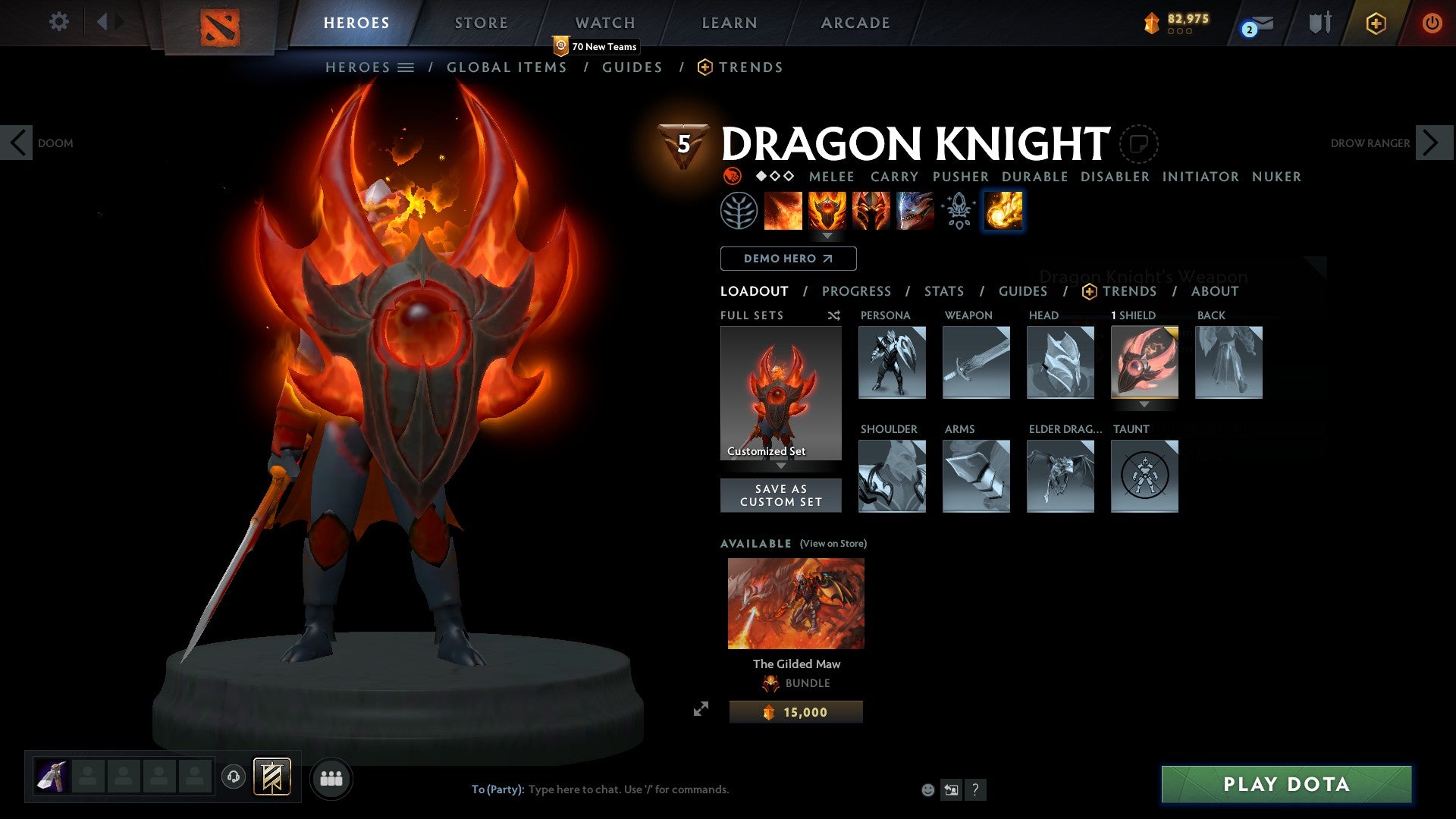The image size is (1456, 819).
Task: Toggle the equipped 1 Shield item slot
Action: (x=1144, y=362)
